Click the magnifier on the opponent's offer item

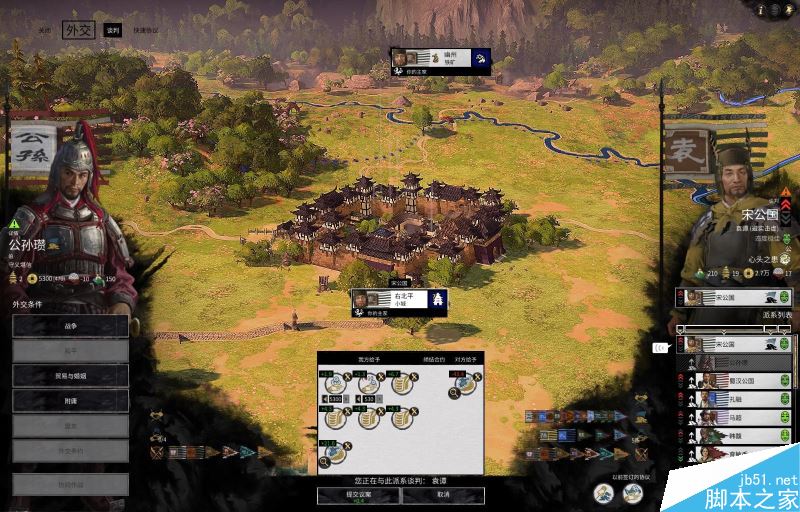pos(455,392)
